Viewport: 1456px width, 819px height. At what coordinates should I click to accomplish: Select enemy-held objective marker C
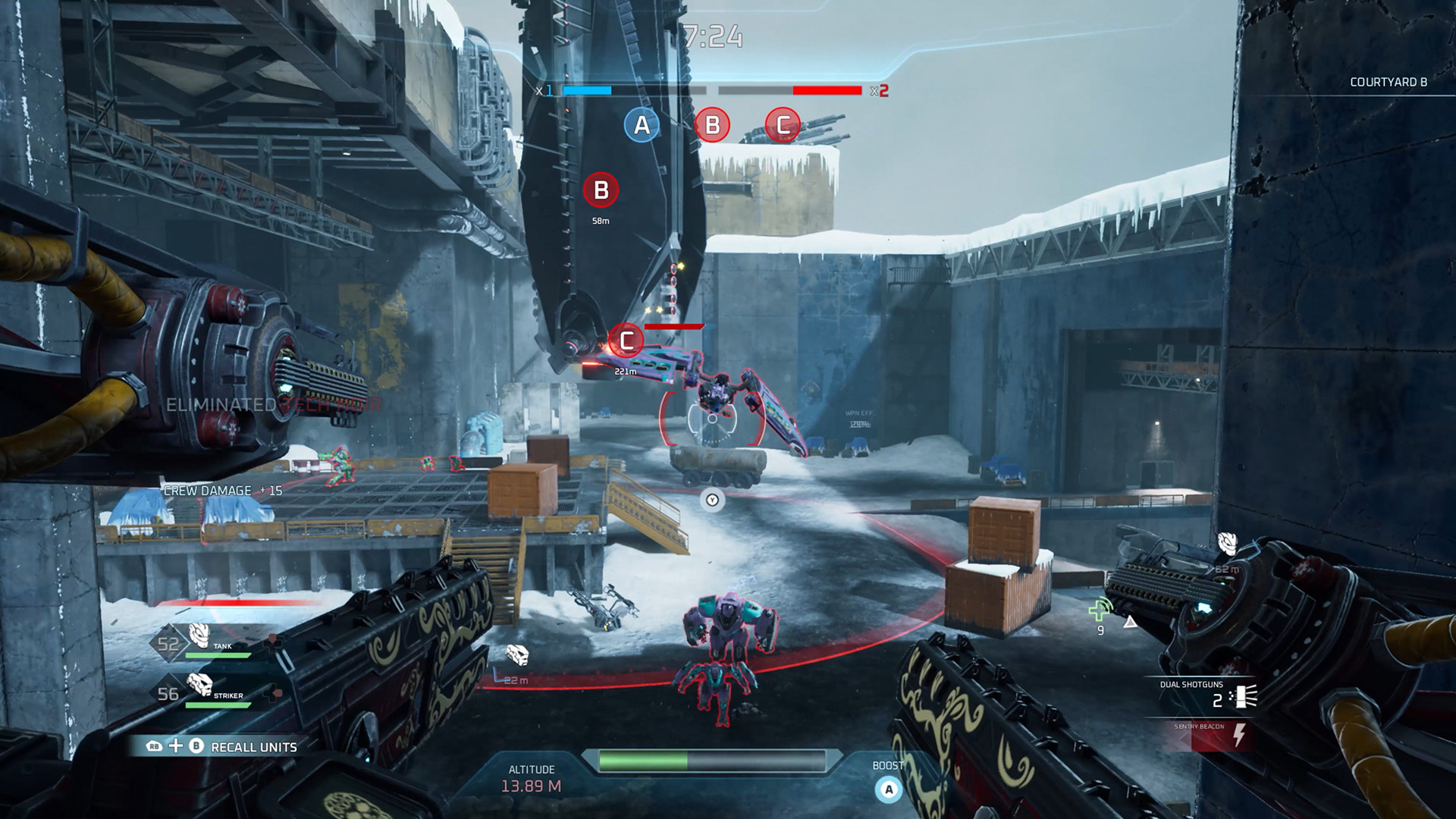point(783,124)
